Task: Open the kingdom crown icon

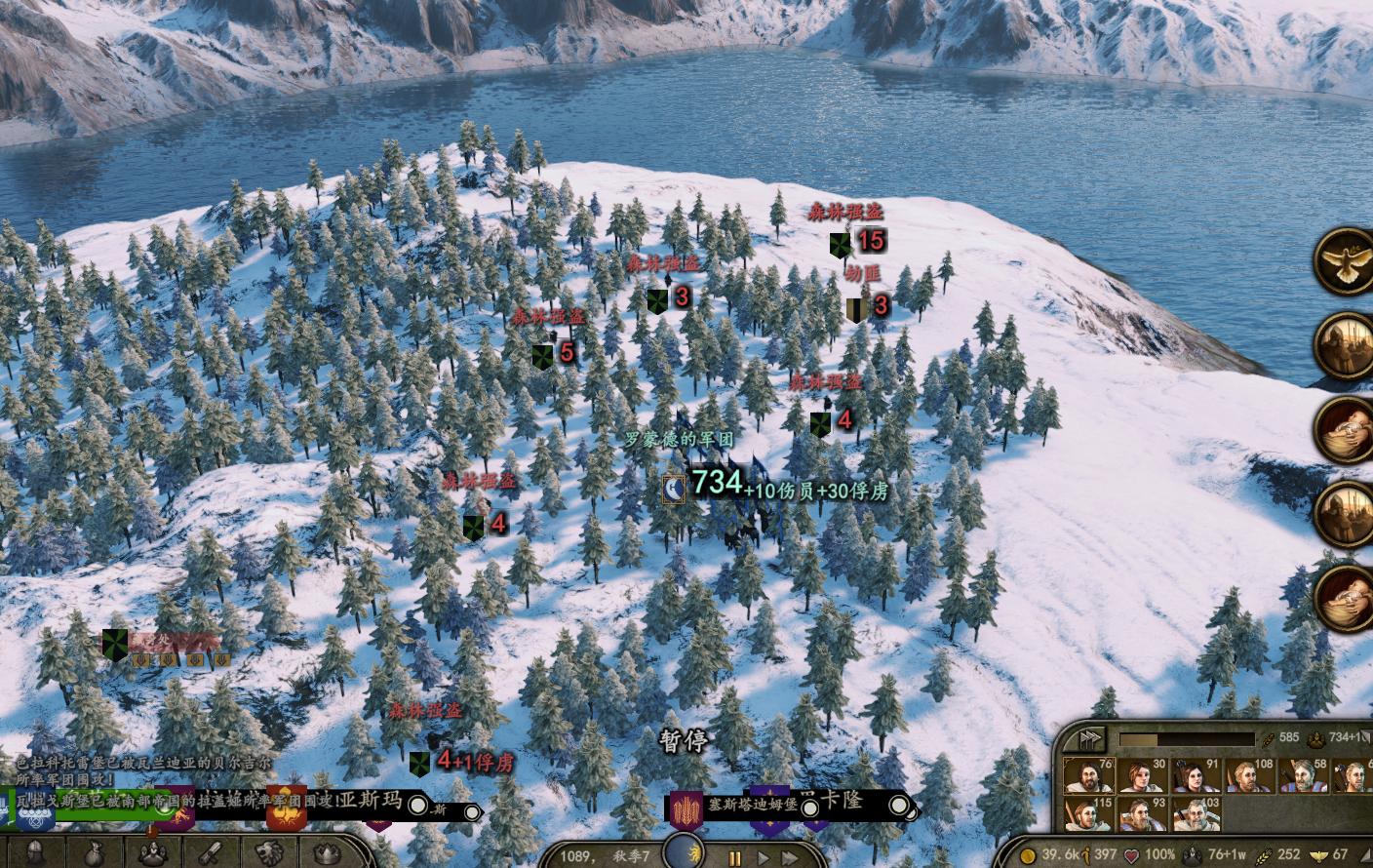Action: 329,852
